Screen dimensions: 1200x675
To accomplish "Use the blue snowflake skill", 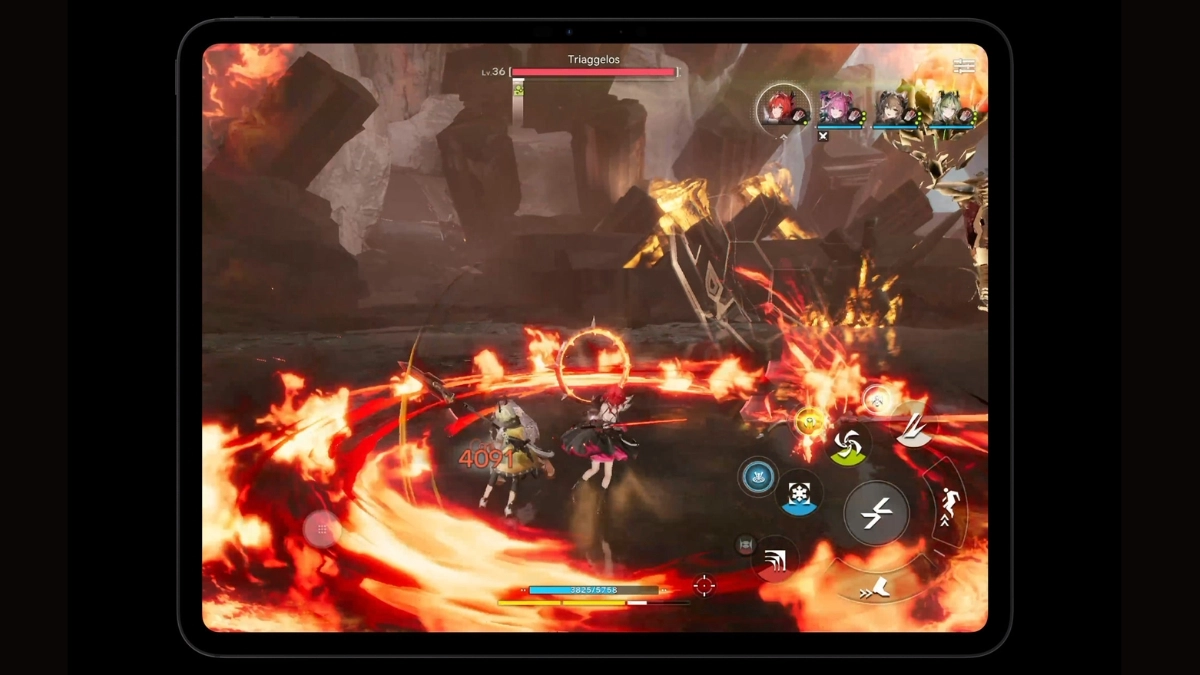I will (800, 493).
